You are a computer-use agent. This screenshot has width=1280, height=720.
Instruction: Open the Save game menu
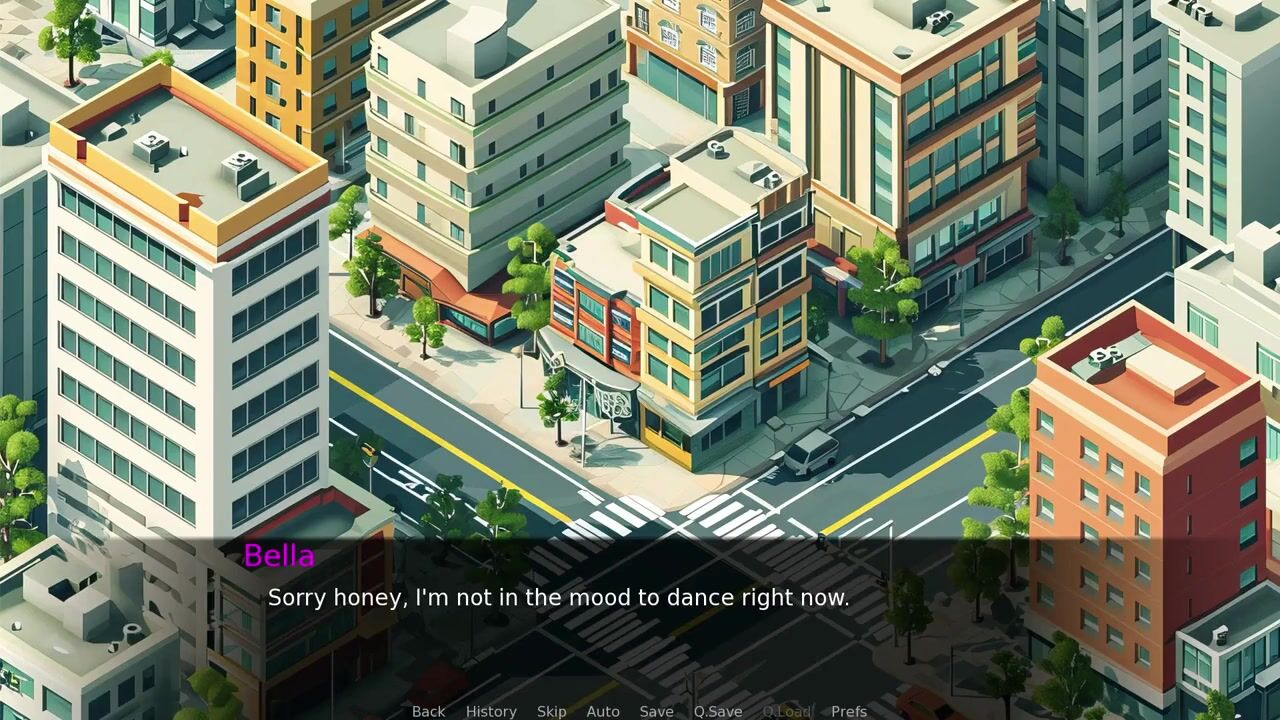(656, 711)
